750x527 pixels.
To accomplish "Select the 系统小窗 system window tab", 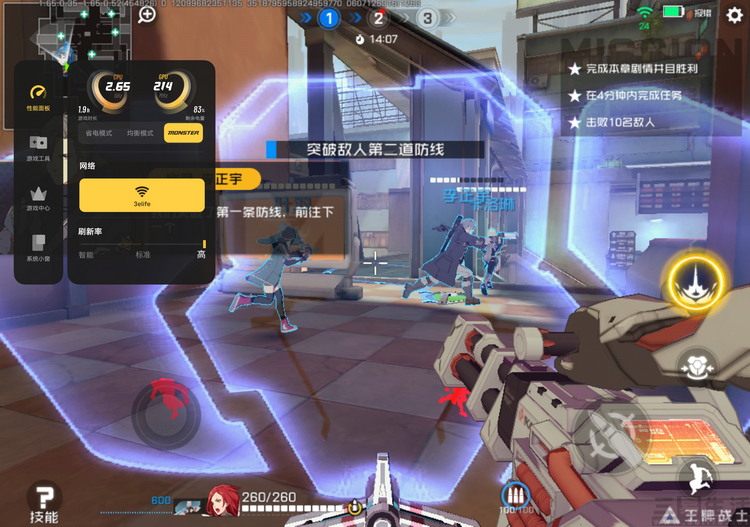I will (x=39, y=247).
